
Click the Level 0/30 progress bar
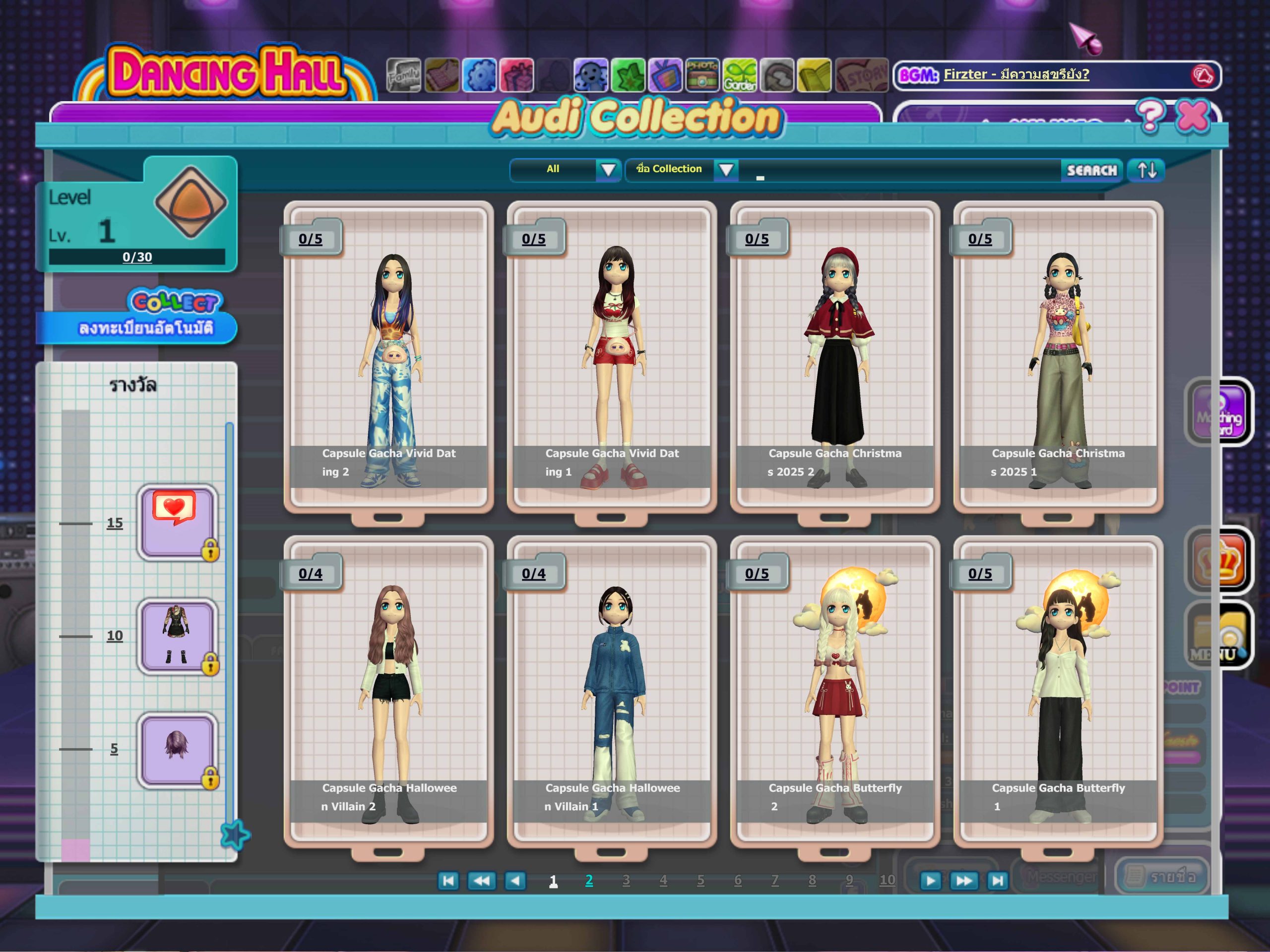[138, 257]
